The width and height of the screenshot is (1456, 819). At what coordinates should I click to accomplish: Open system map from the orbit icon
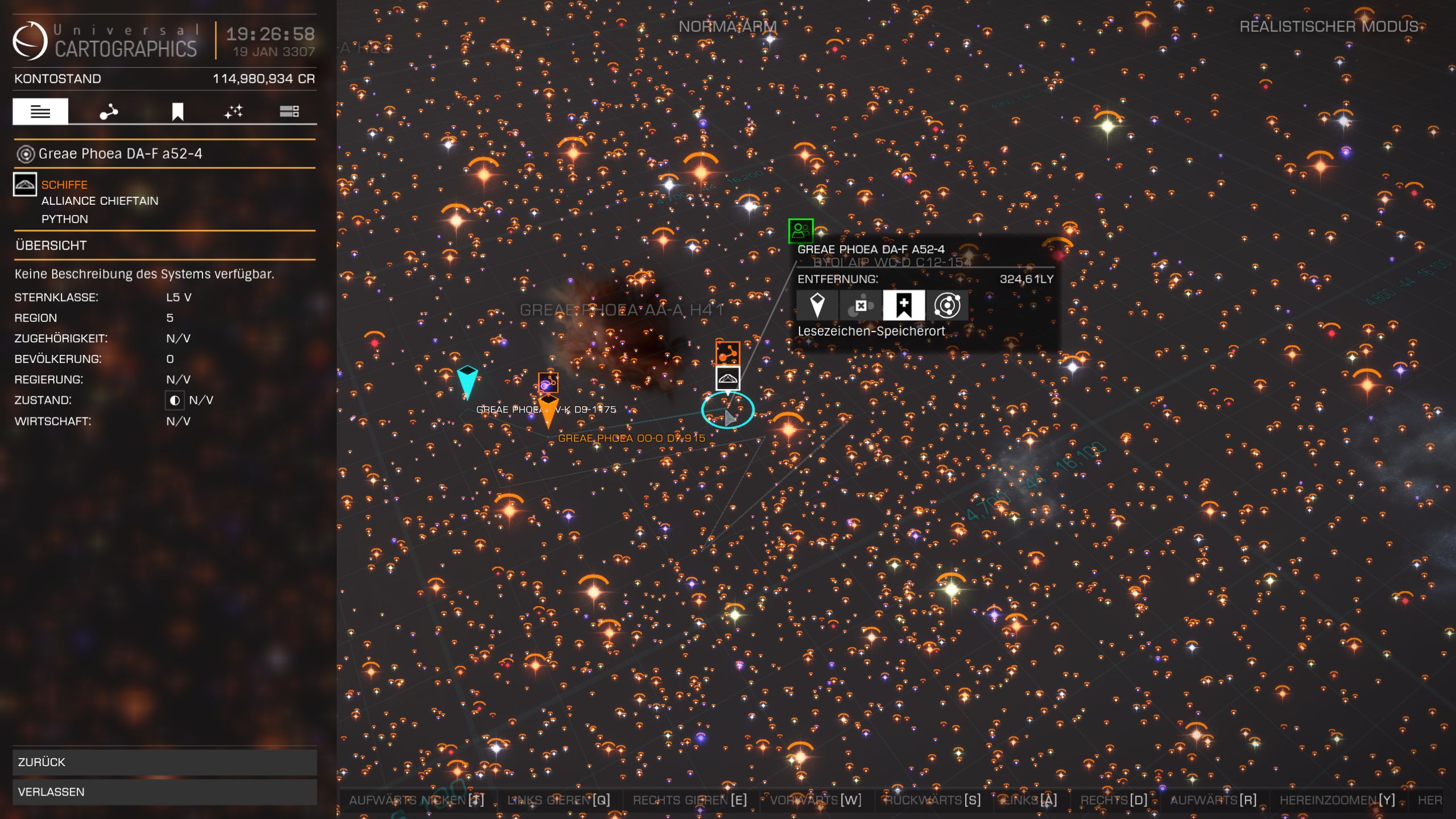click(947, 305)
